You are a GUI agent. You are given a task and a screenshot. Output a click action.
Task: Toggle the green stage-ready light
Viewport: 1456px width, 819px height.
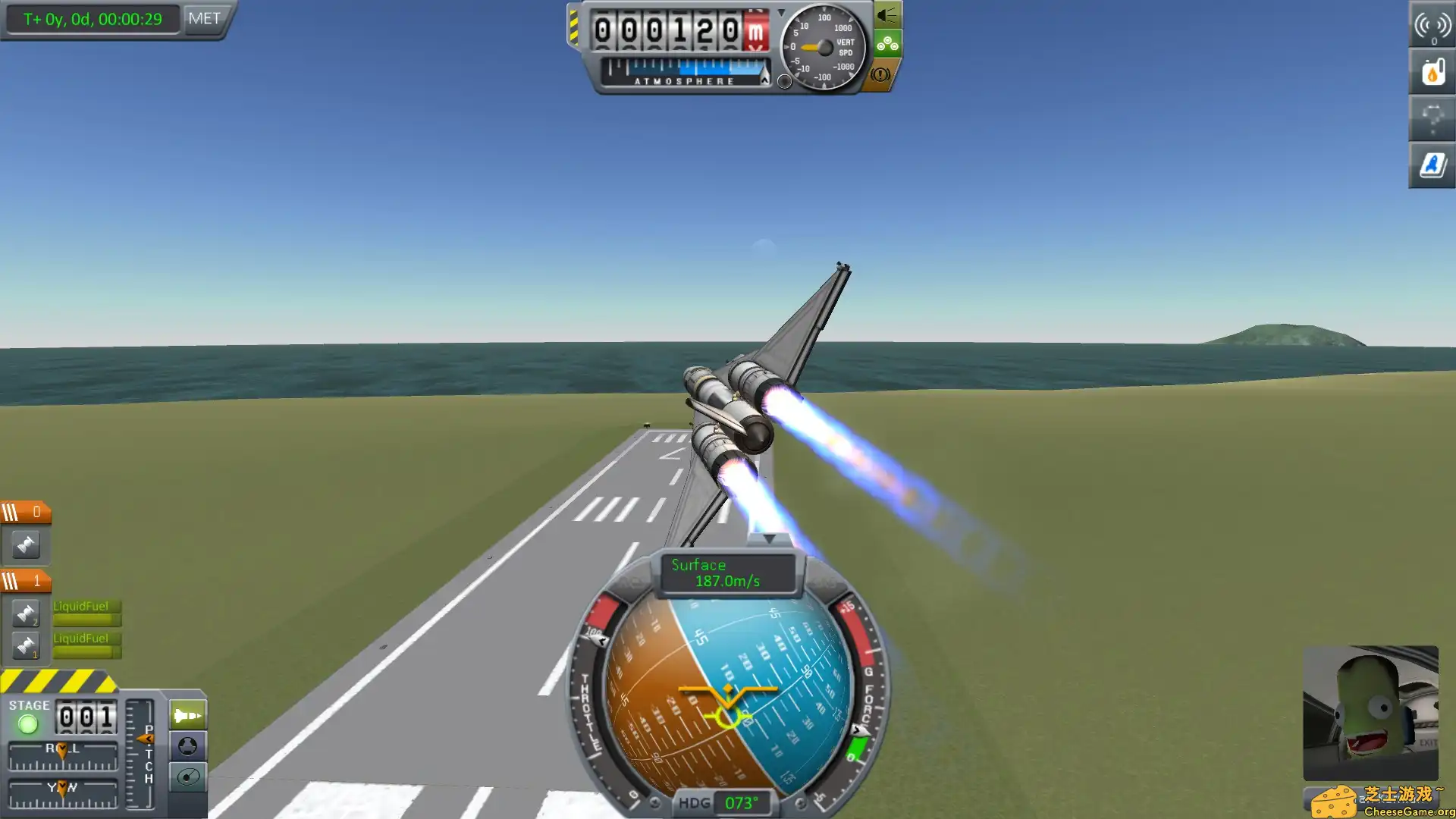tap(29, 723)
